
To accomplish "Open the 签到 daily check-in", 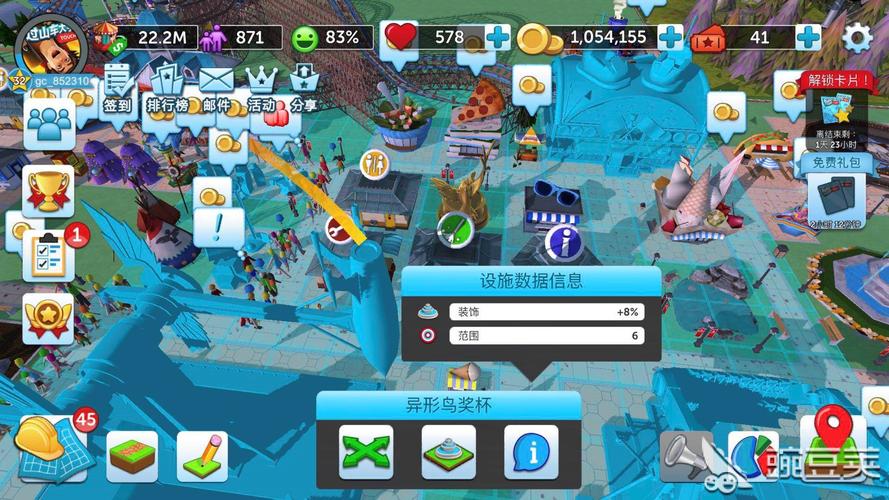I will coord(119,87).
